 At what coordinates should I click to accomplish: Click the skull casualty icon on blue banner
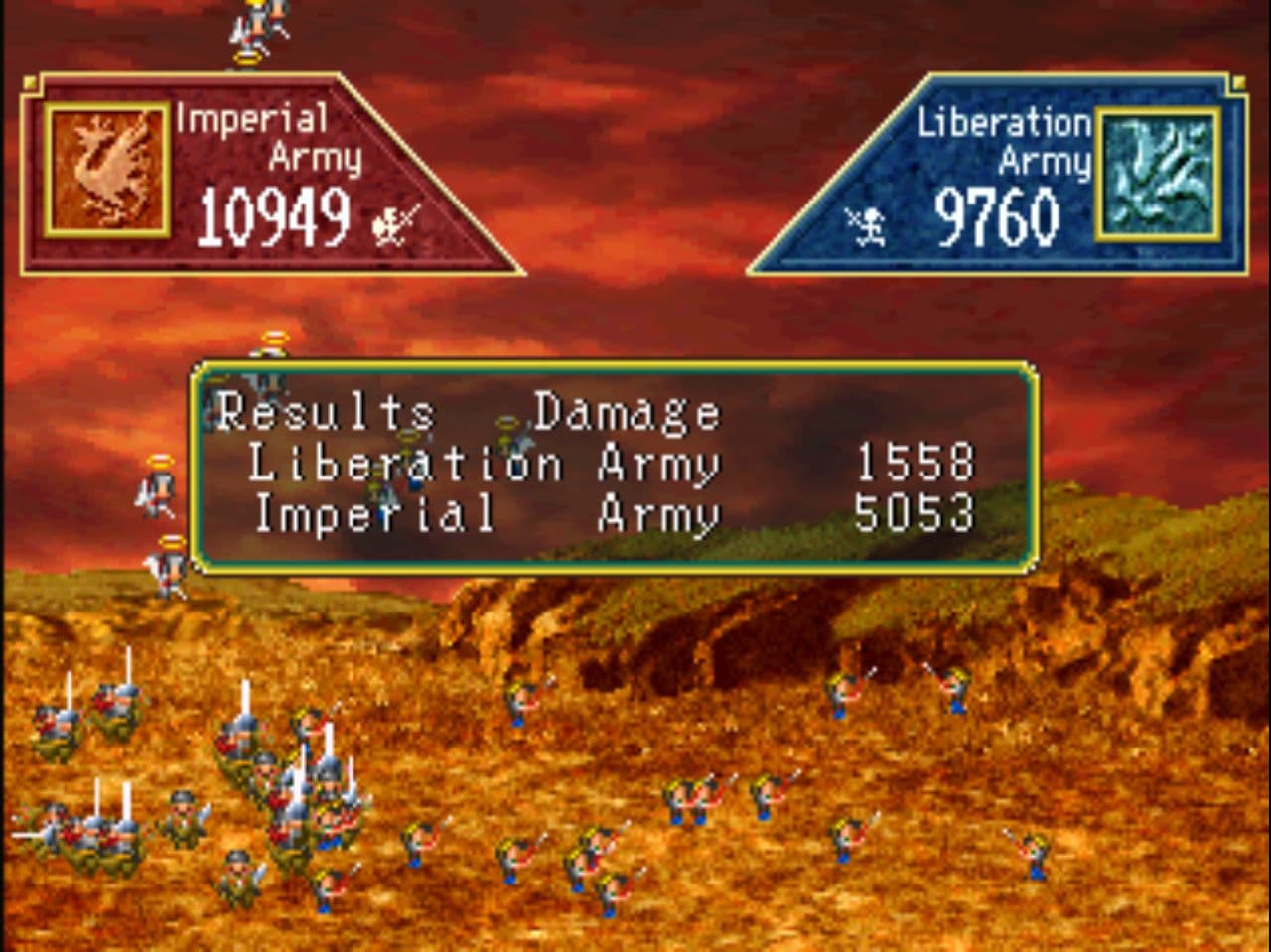tap(867, 223)
